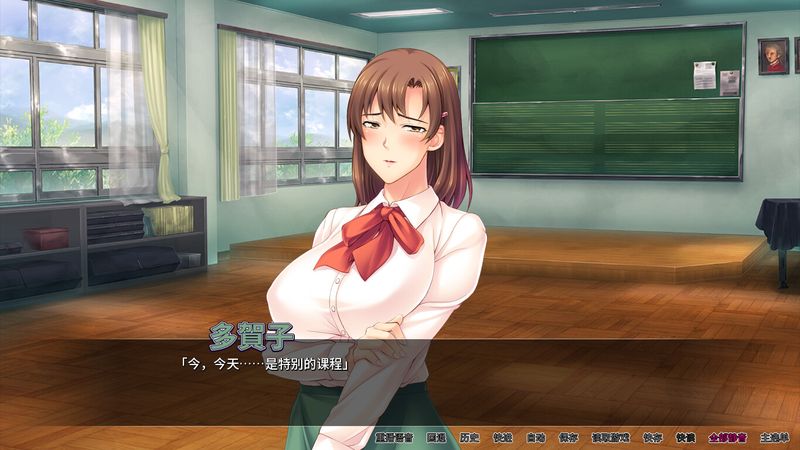Open the 保存 save menu
800x450 pixels.
[x=568, y=437]
